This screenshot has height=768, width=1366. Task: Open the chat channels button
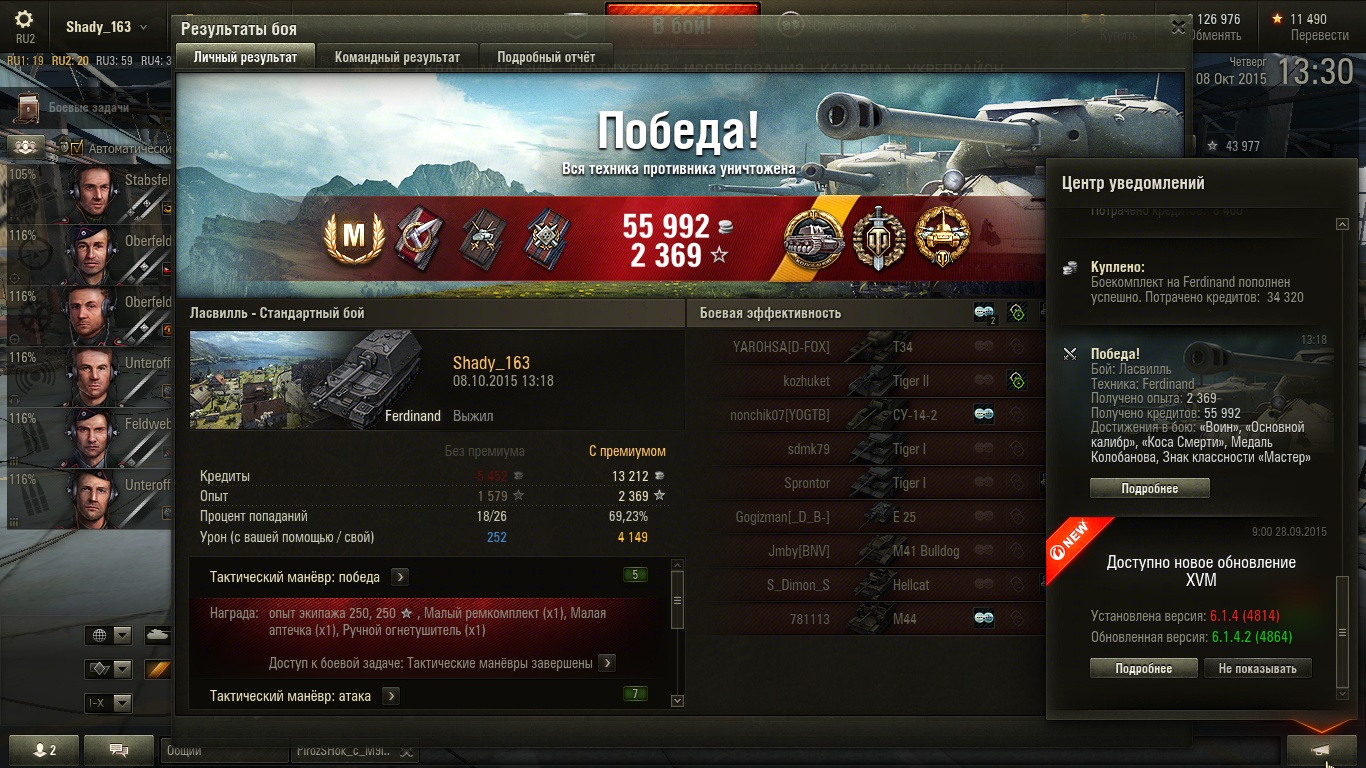coord(118,750)
